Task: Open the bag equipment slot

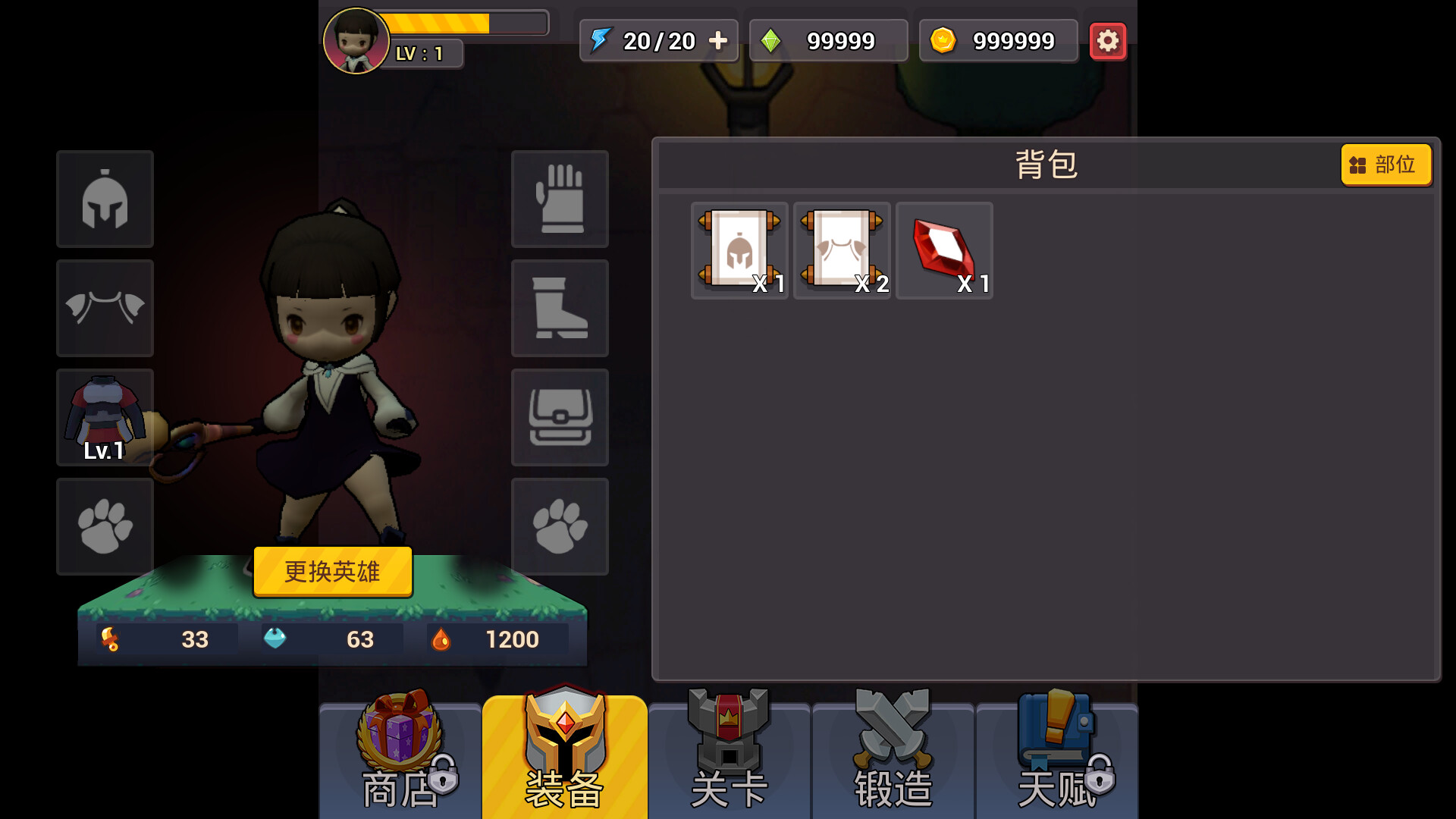Action: pyautogui.click(x=560, y=417)
